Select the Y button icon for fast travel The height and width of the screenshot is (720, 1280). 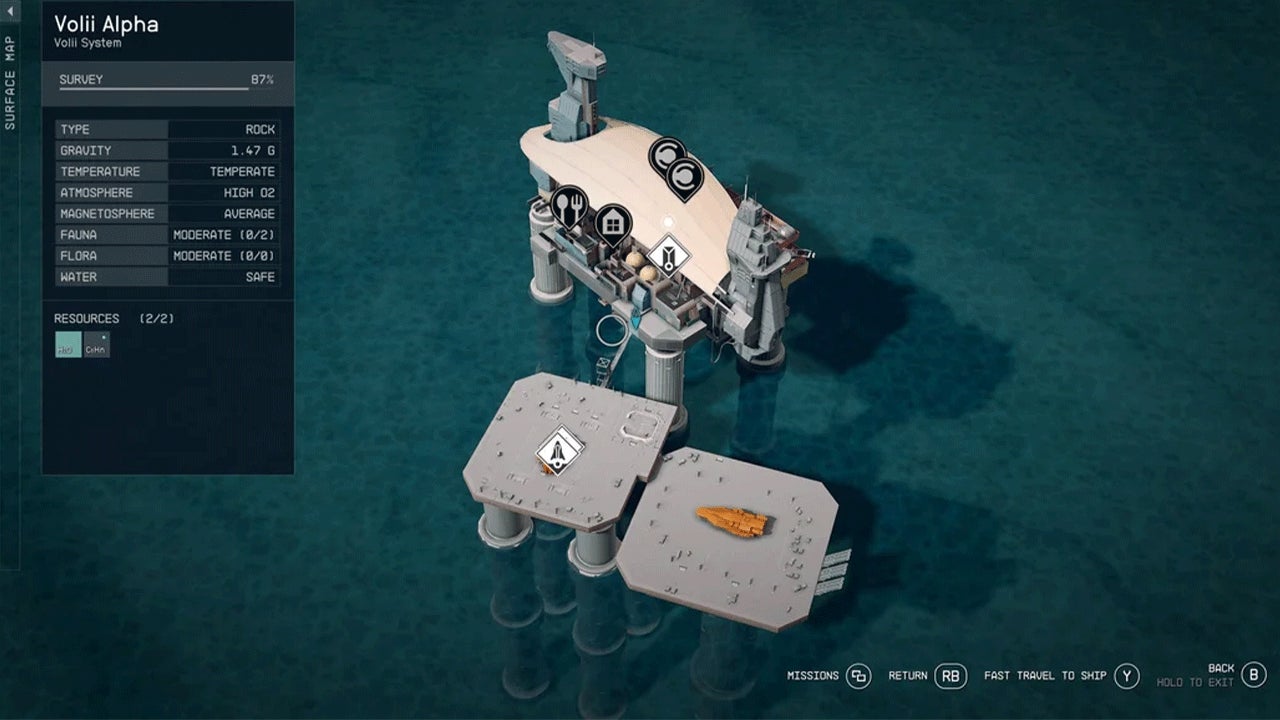(1126, 676)
